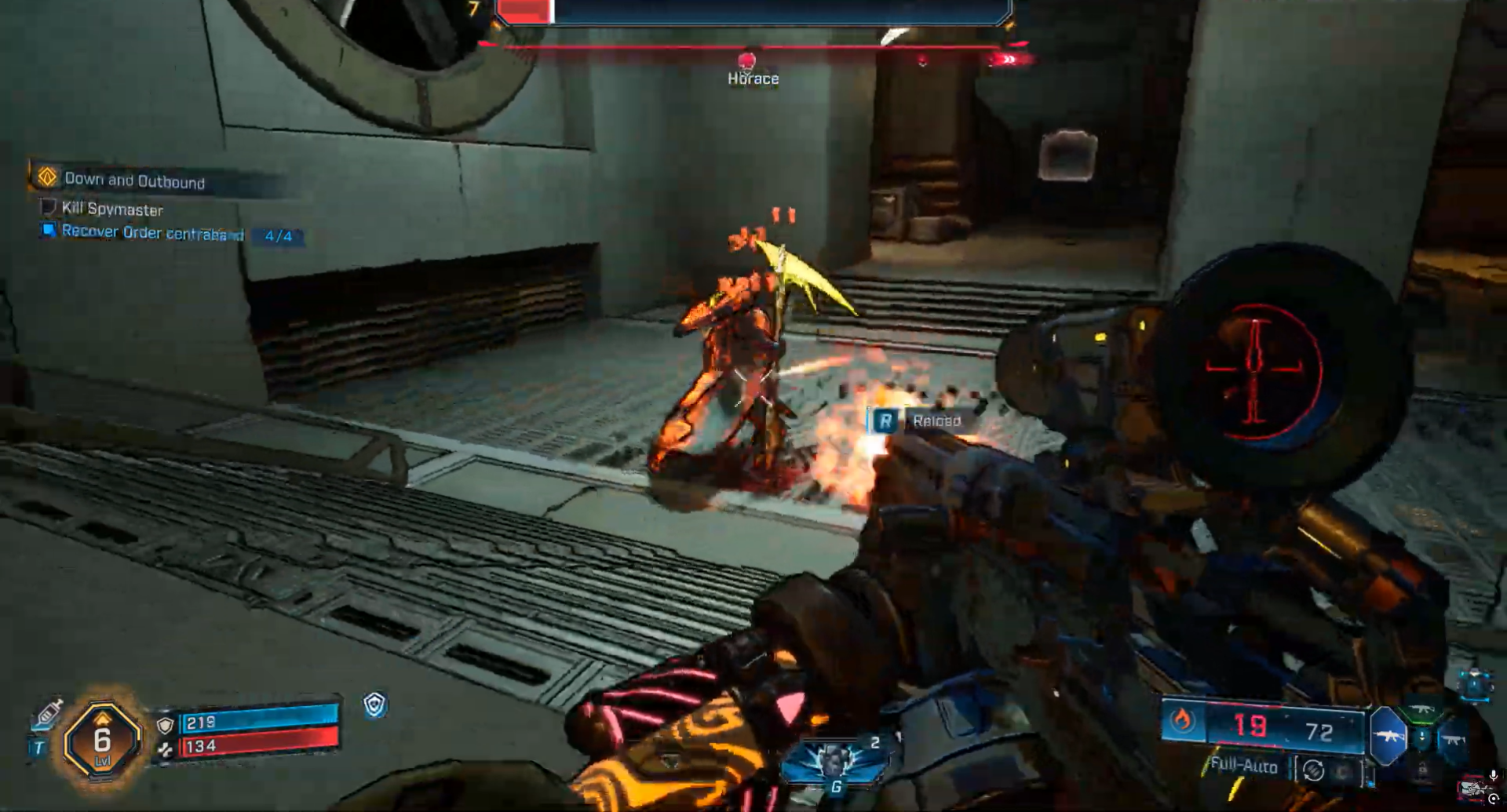Viewport: 1507px width, 812px height.
Task: Switch to the green-bordered rifle slot
Action: 1422,711
